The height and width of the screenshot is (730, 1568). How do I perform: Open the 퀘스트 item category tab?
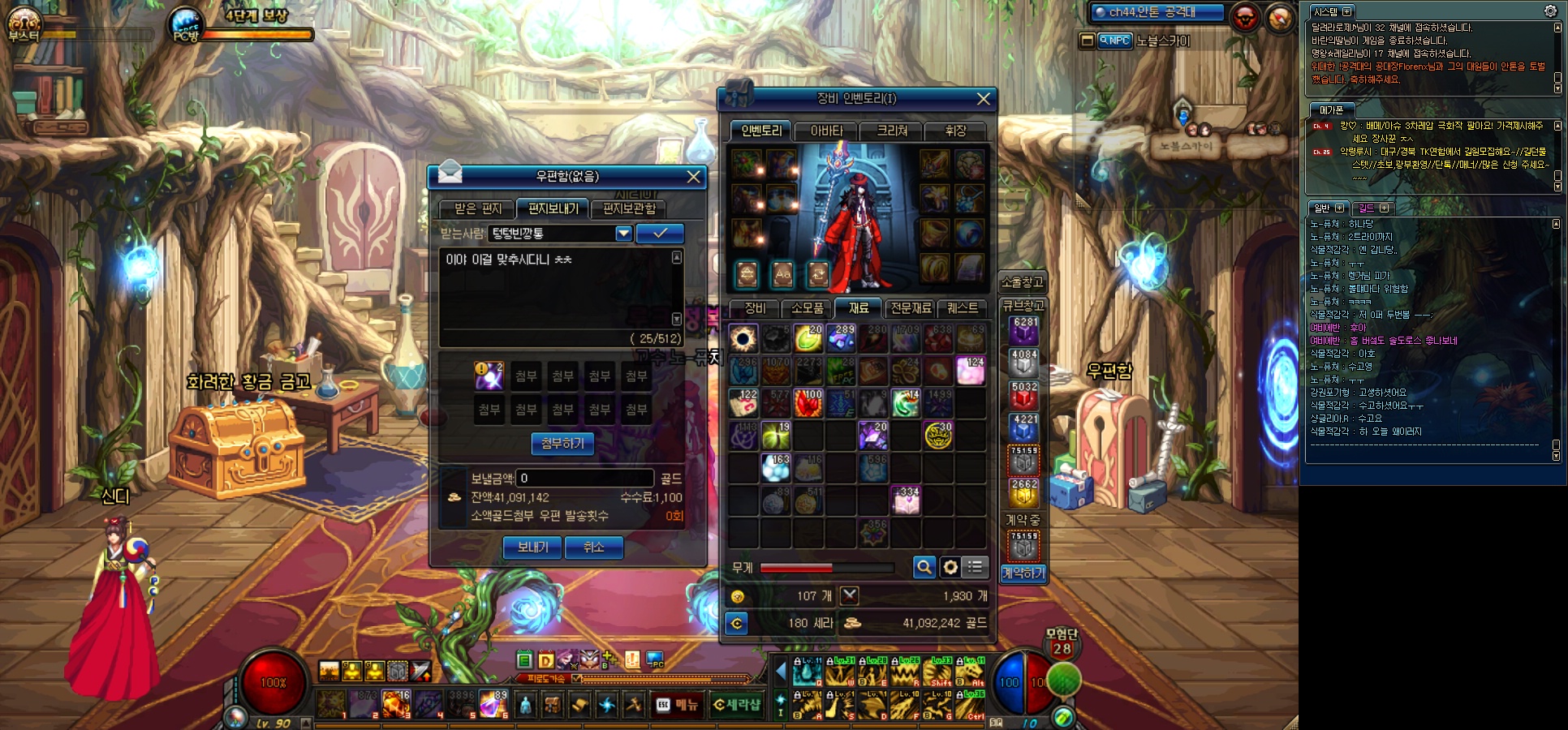[x=963, y=308]
